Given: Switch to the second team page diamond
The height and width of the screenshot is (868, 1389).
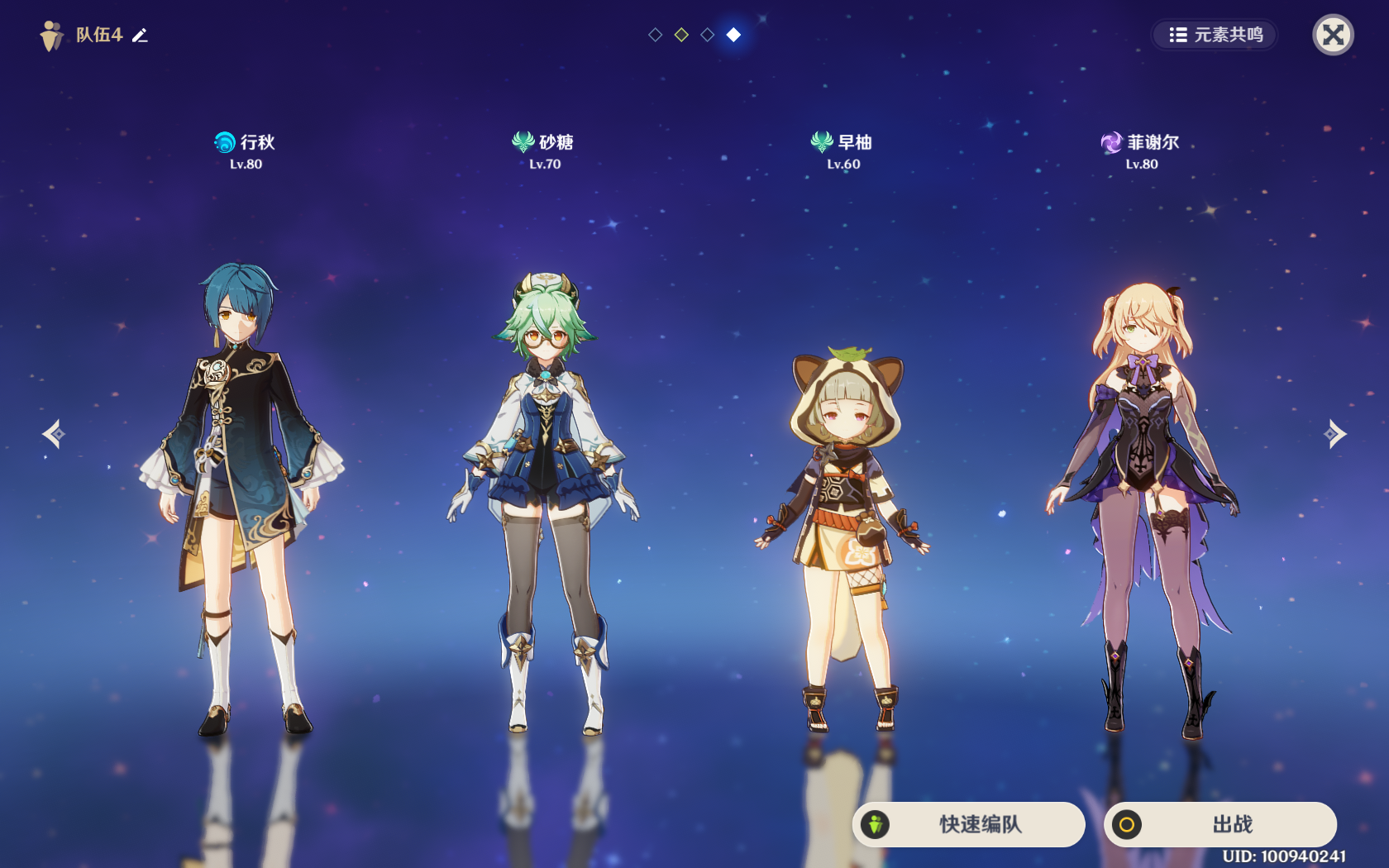Looking at the screenshot, I should [681, 35].
